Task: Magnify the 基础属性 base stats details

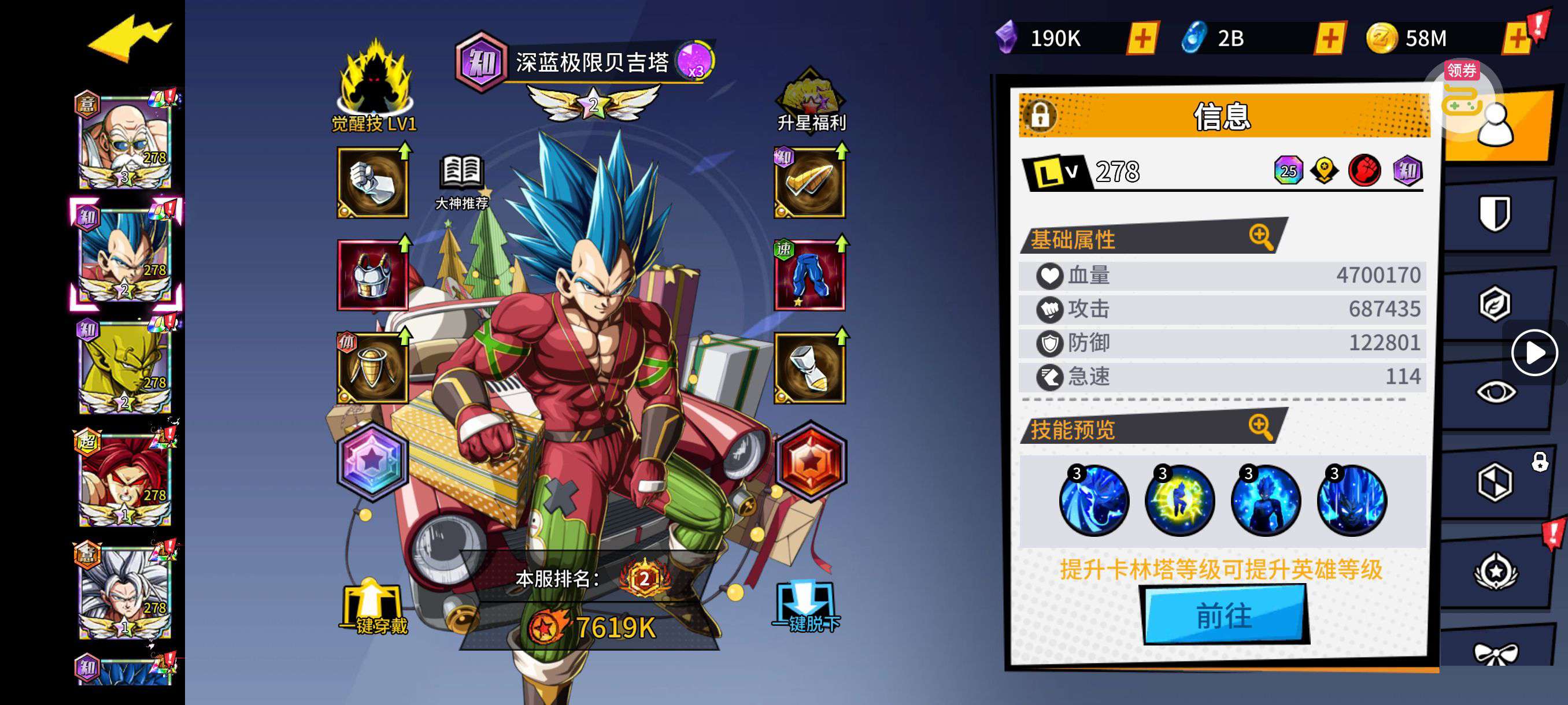Action: pyautogui.click(x=1260, y=236)
